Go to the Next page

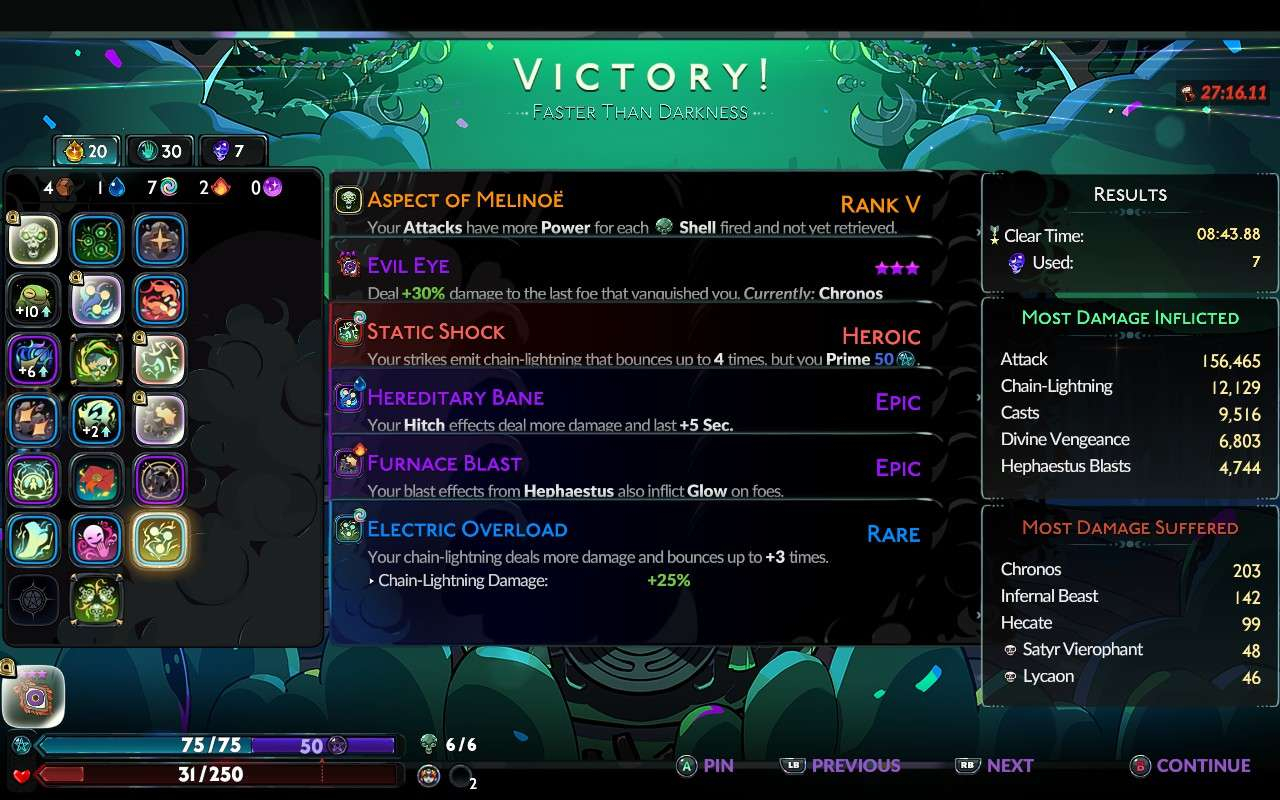point(996,766)
